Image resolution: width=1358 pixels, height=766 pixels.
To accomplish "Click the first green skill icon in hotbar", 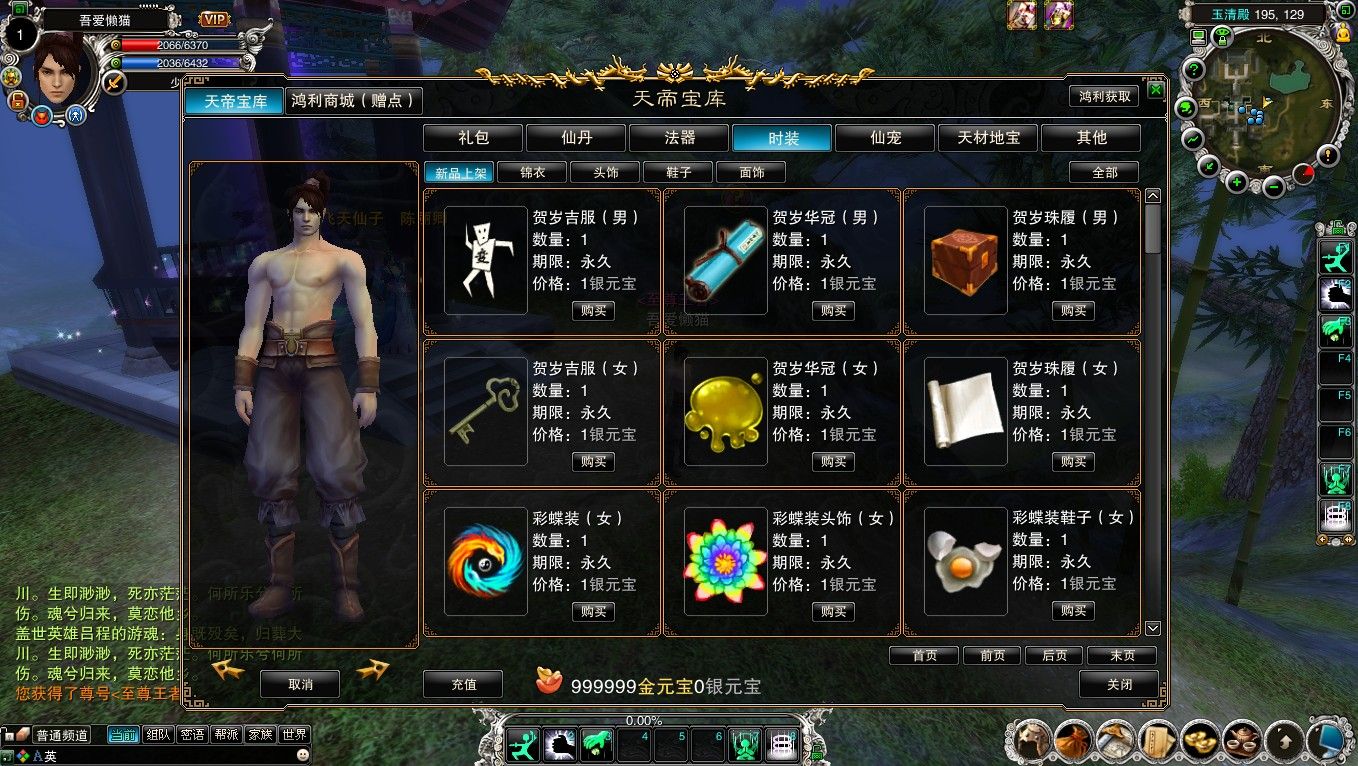I will click(522, 745).
